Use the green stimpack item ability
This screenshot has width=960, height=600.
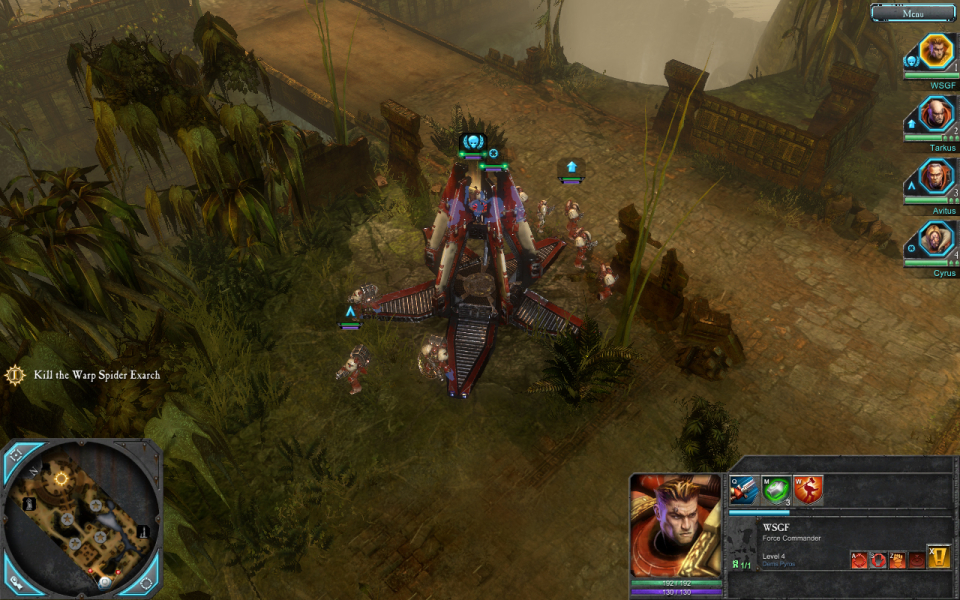776,489
